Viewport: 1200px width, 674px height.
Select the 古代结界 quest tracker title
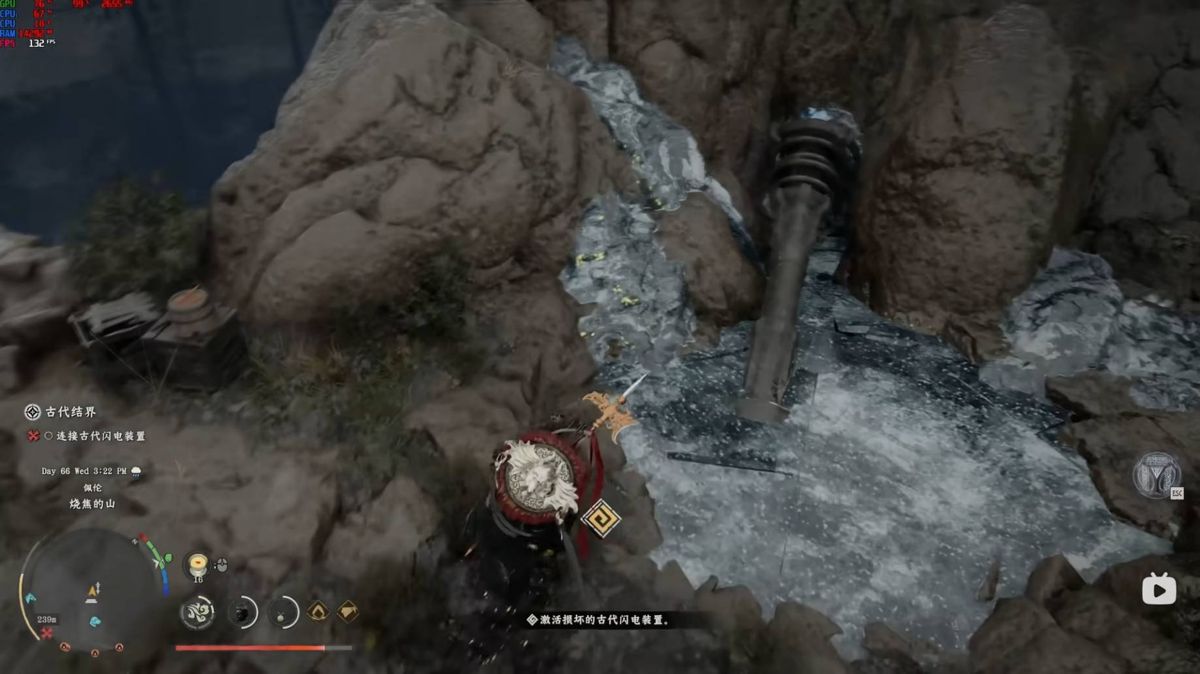point(70,412)
